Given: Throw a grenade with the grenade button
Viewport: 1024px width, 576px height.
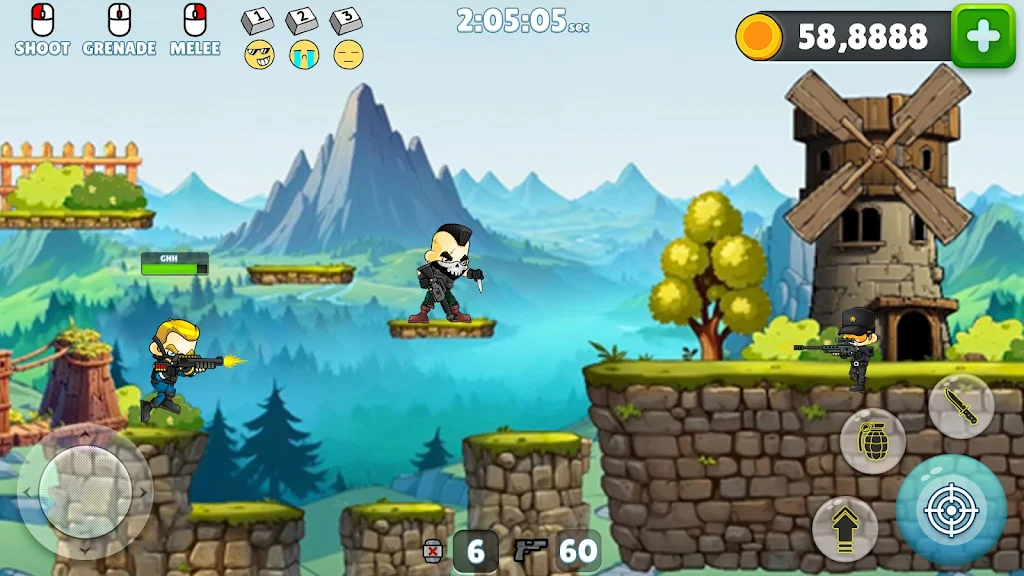Looking at the screenshot, I should (873, 441).
